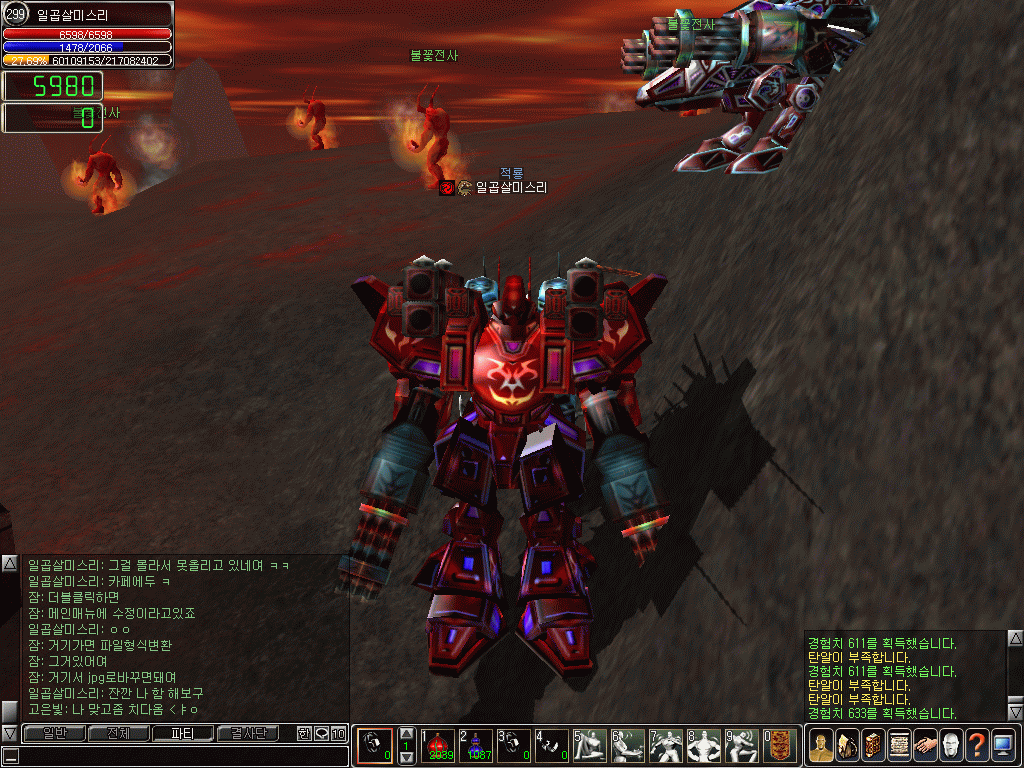Image resolution: width=1024 pixels, height=768 pixels.
Task: Select the hands-on-hips pose in slot 8
Action: click(x=703, y=745)
